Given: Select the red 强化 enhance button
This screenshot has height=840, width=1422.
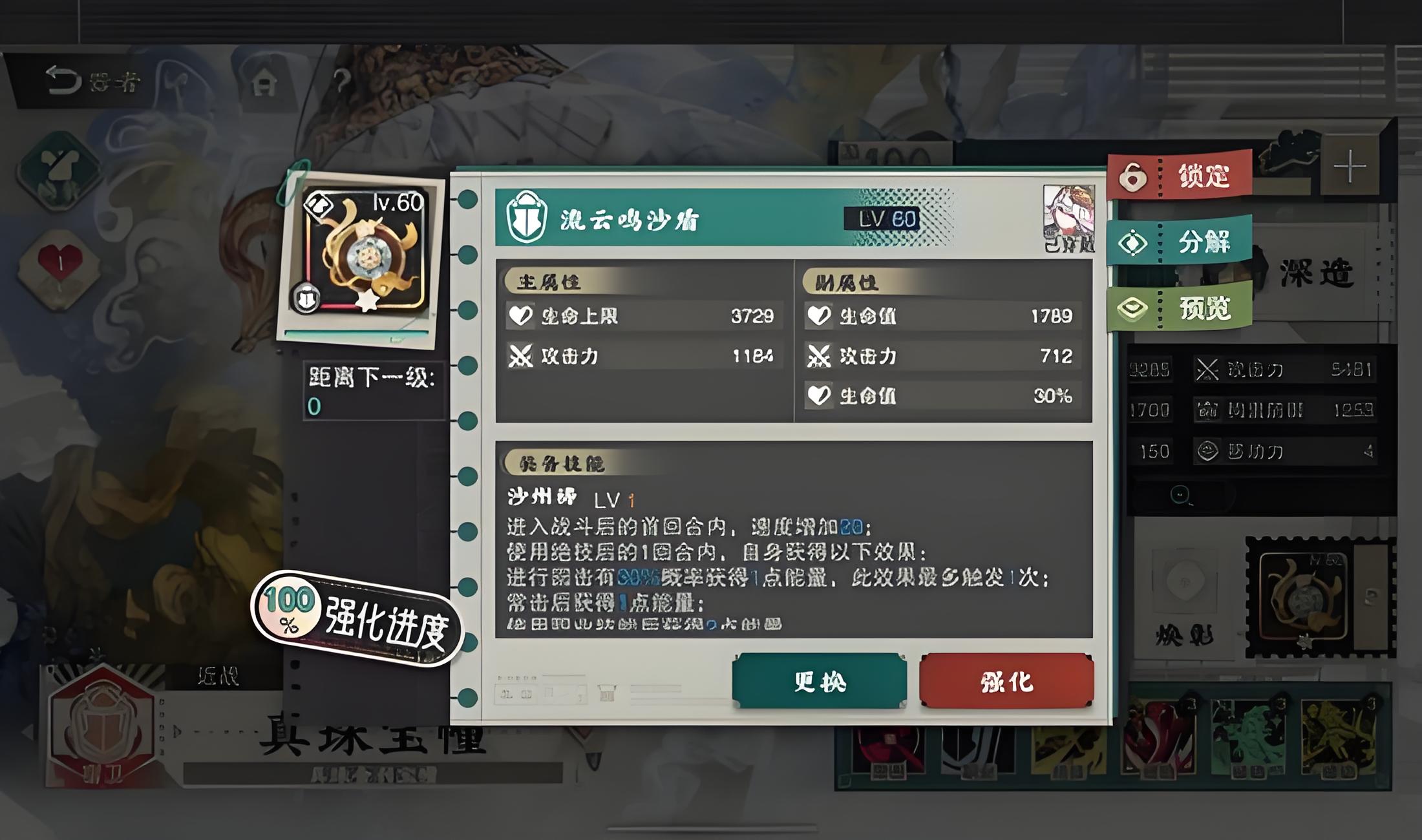Looking at the screenshot, I should point(1006,681).
